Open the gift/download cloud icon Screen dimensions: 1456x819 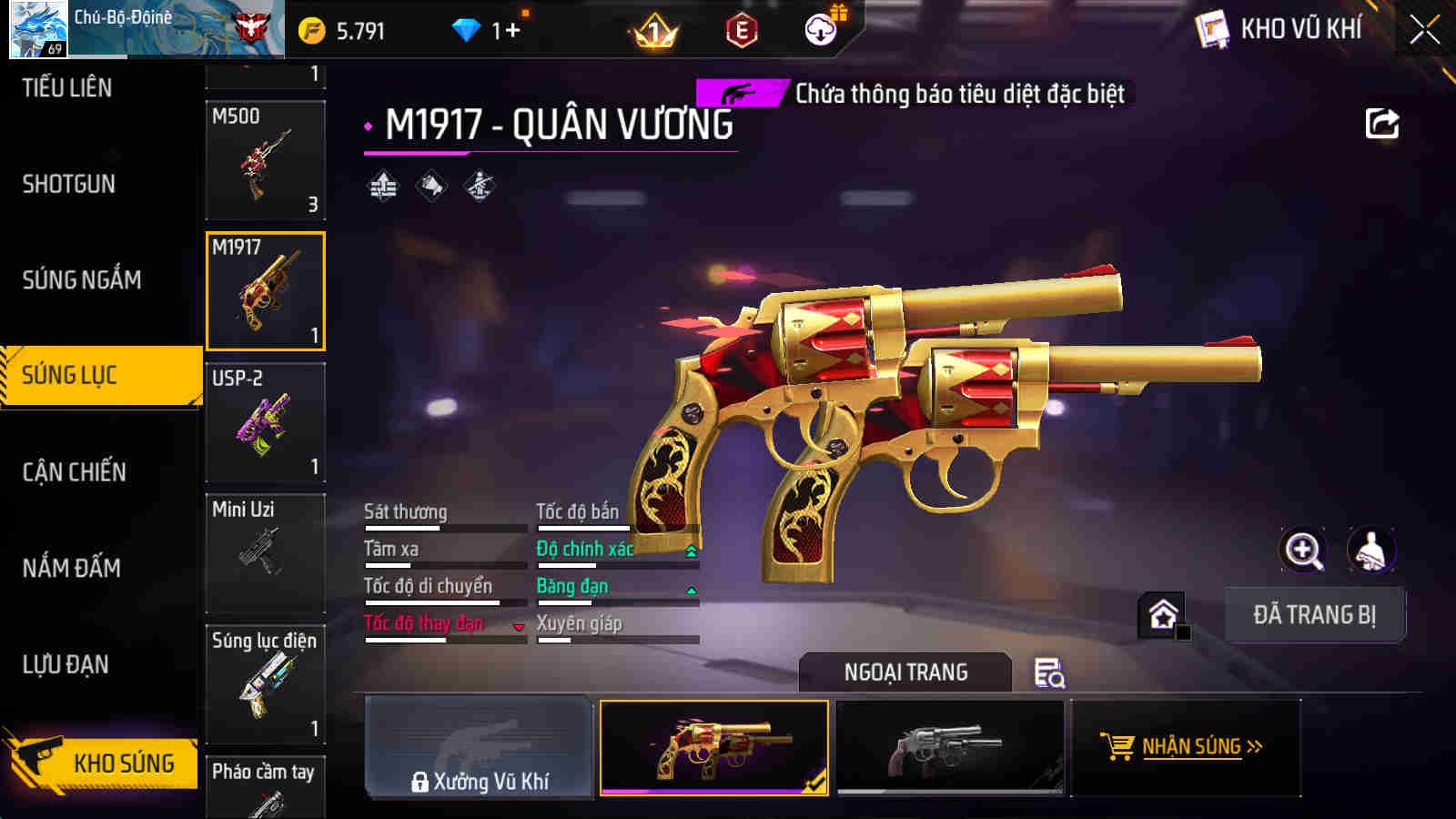[x=822, y=28]
